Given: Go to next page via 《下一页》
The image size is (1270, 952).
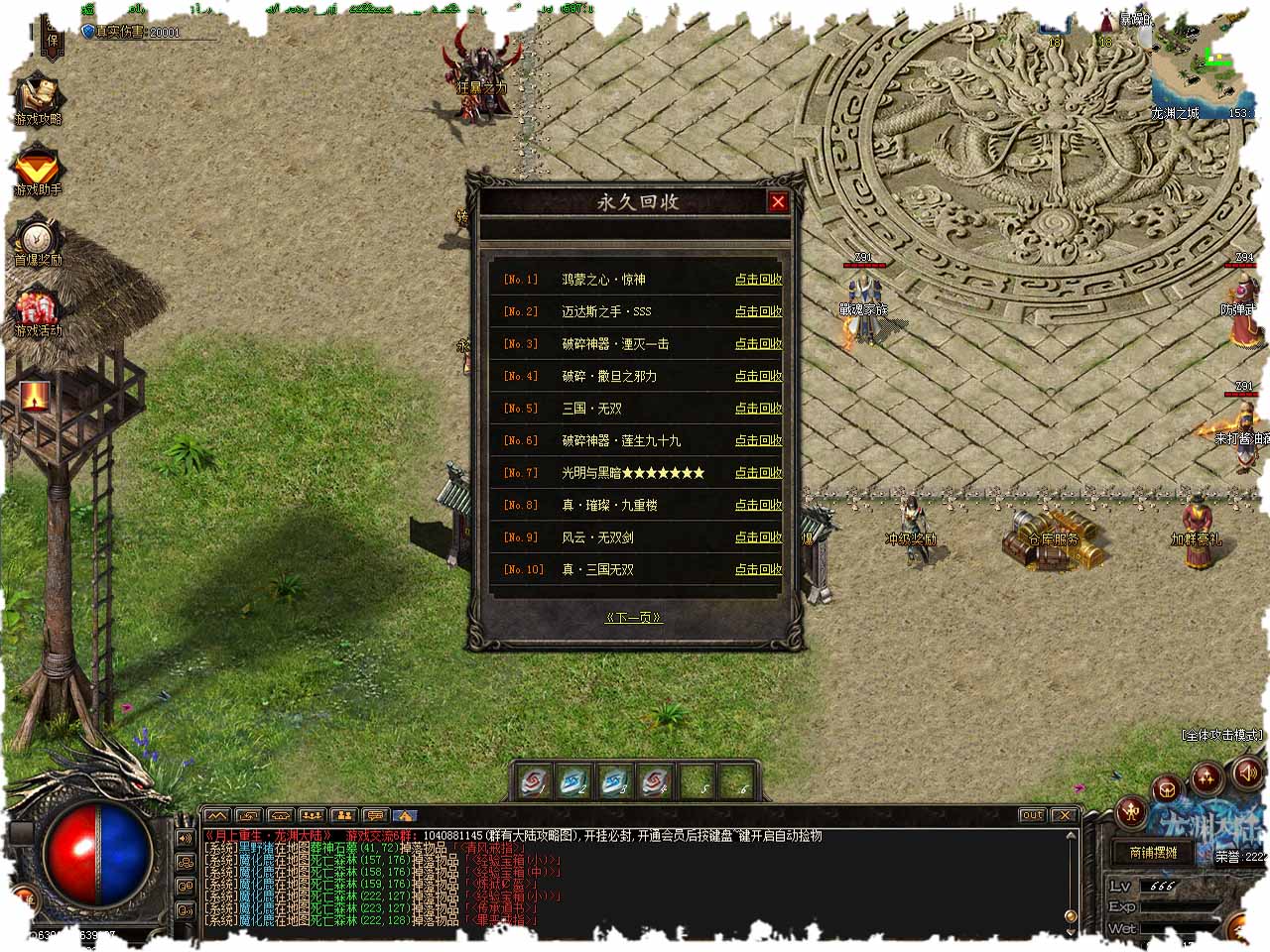Looking at the screenshot, I should [633, 617].
